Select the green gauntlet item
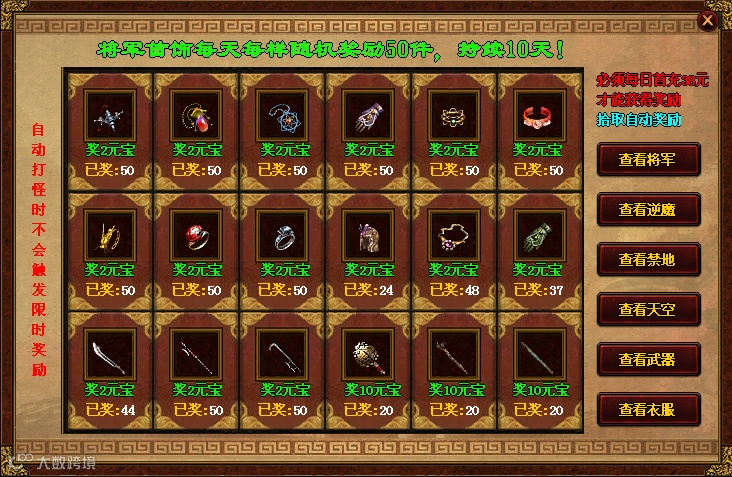 (x=536, y=237)
